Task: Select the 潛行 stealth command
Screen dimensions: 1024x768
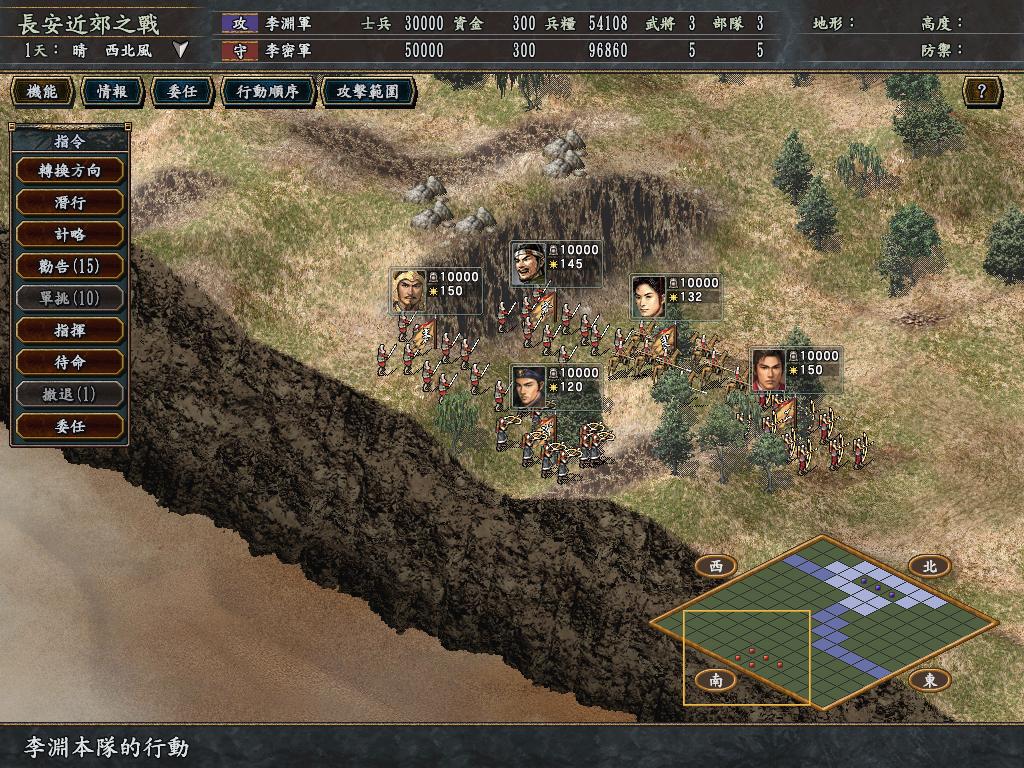Action: [70, 202]
